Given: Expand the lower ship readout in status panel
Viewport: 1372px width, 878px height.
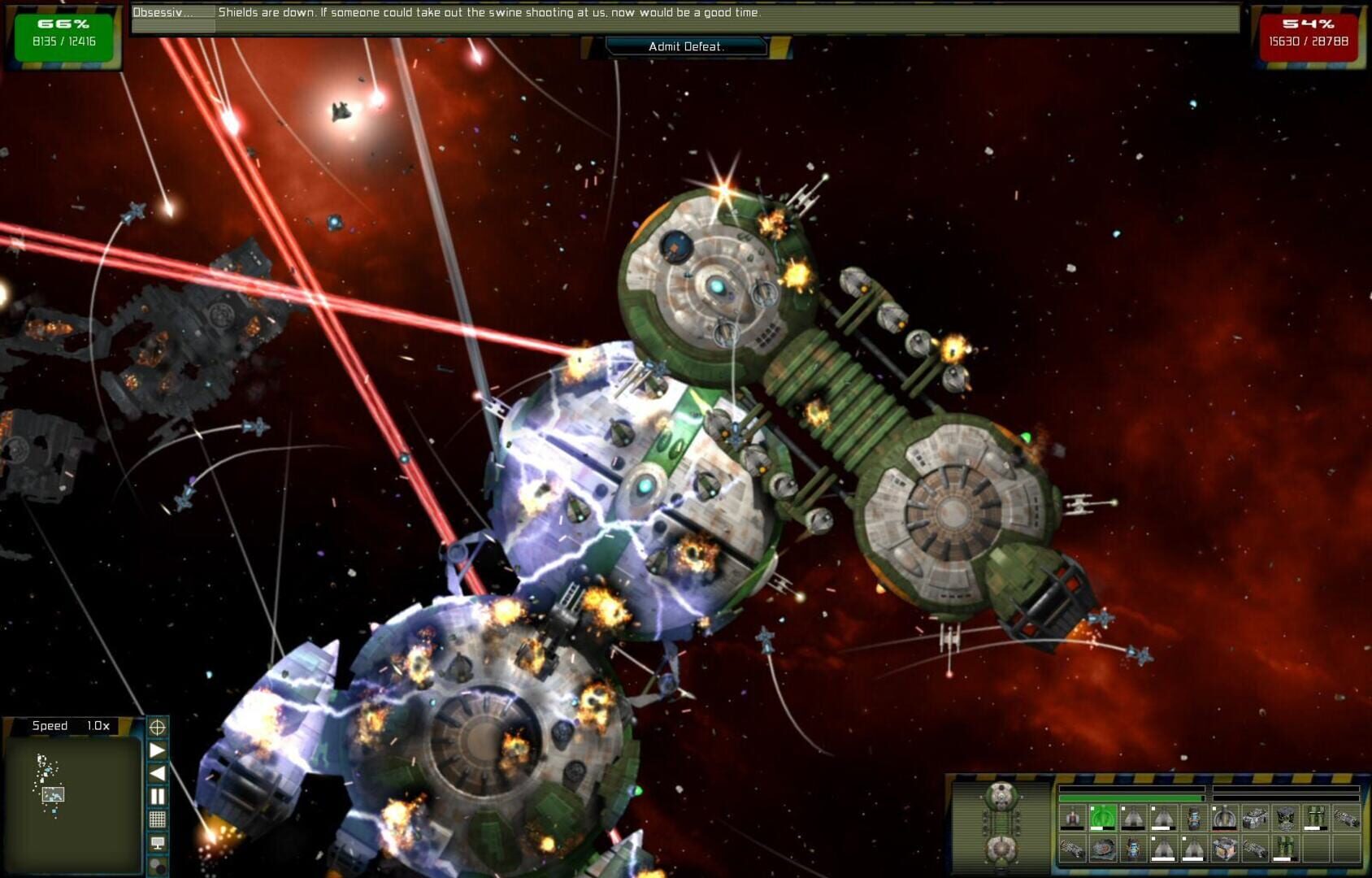Looking at the screenshot, I should pos(1001,849).
